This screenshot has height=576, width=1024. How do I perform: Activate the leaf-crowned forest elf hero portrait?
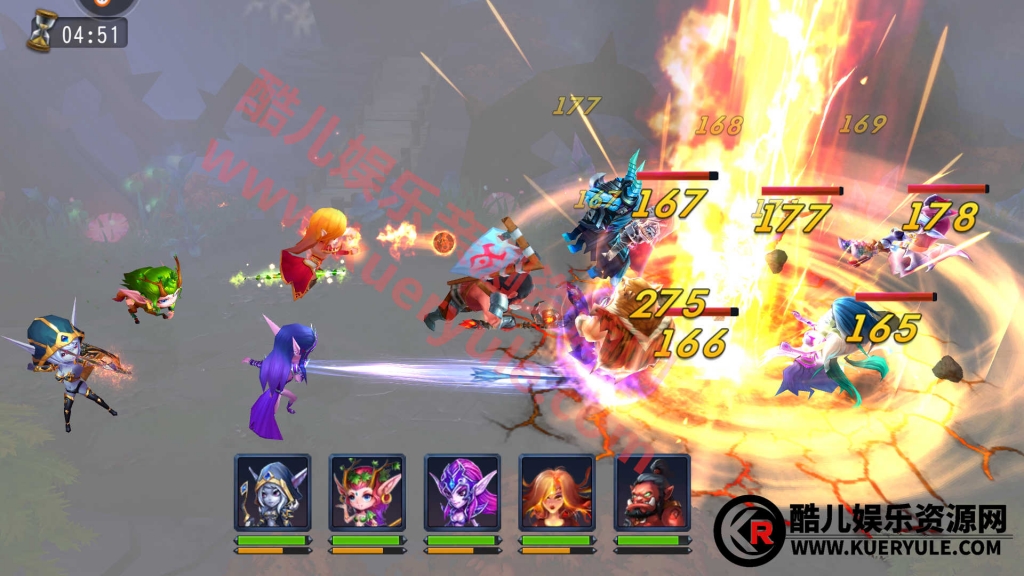(x=367, y=492)
